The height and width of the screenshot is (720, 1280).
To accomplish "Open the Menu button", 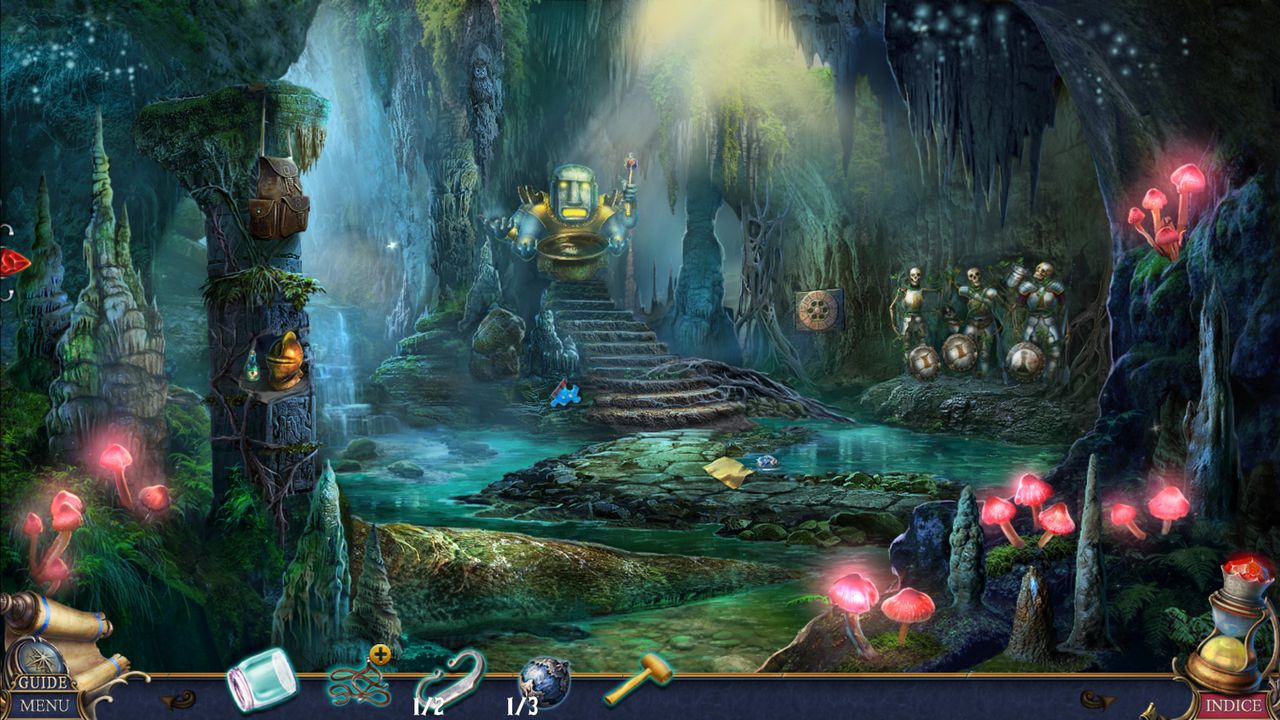I will (x=45, y=705).
